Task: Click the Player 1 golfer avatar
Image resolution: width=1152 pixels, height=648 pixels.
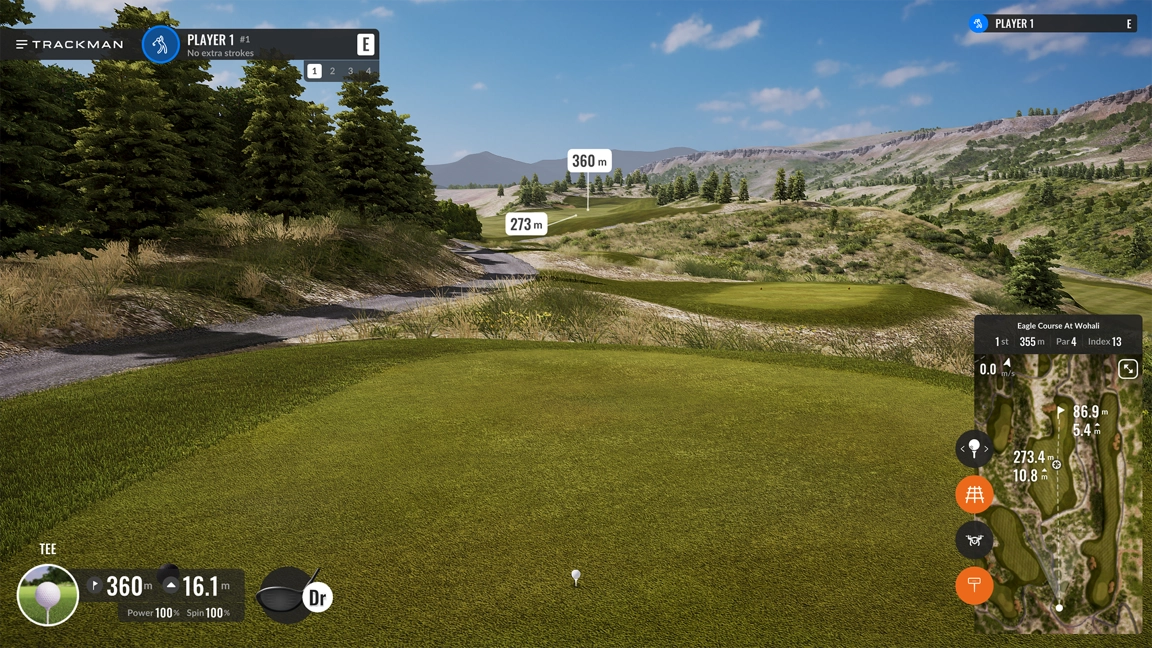Action: pyautogui.click(x=160, y=45)
